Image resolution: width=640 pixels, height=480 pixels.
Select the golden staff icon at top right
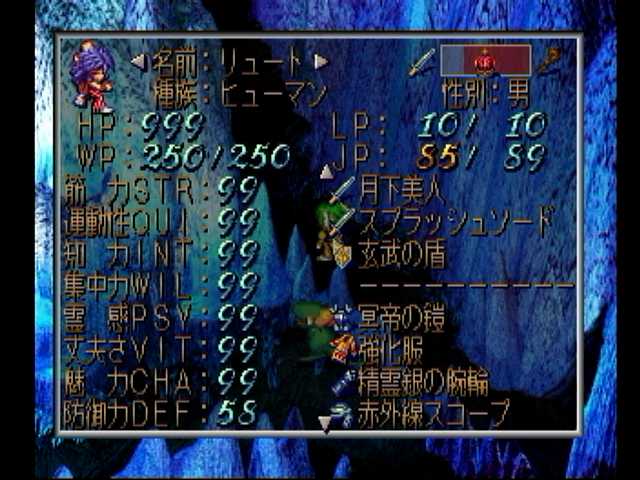pos(550,61)
